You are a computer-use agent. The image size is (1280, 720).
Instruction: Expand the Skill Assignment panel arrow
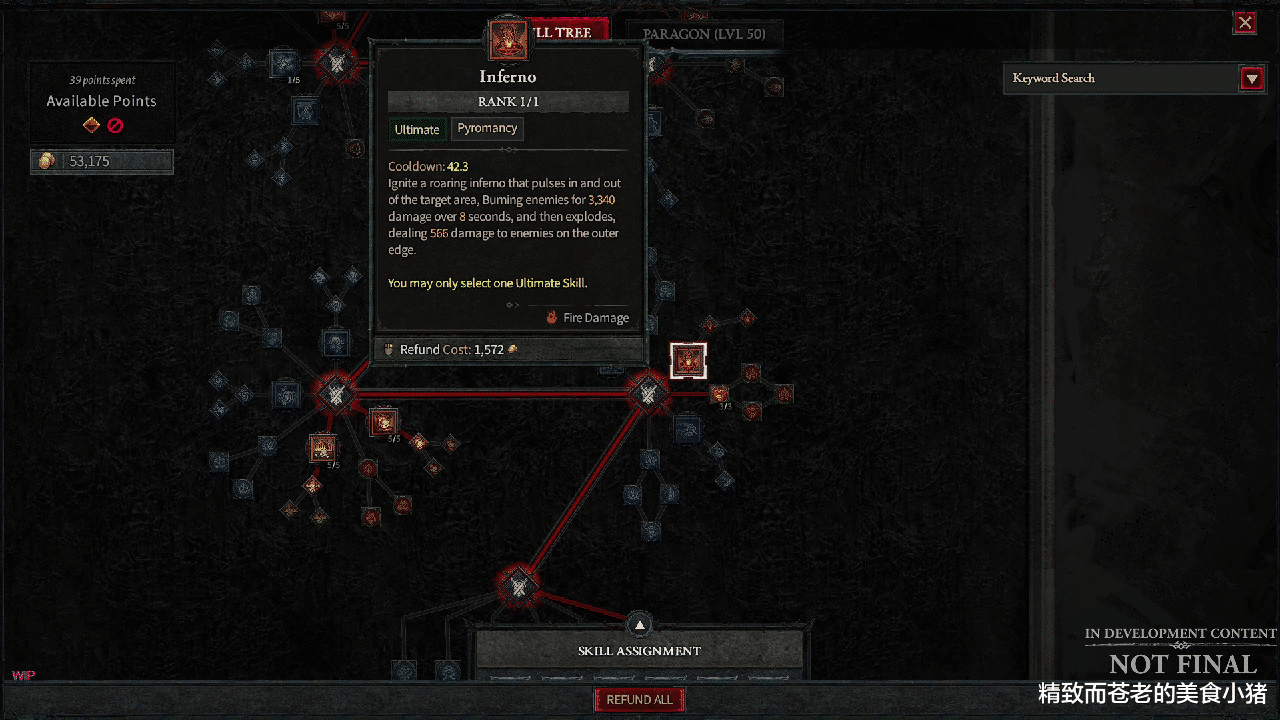click(640, 626)
